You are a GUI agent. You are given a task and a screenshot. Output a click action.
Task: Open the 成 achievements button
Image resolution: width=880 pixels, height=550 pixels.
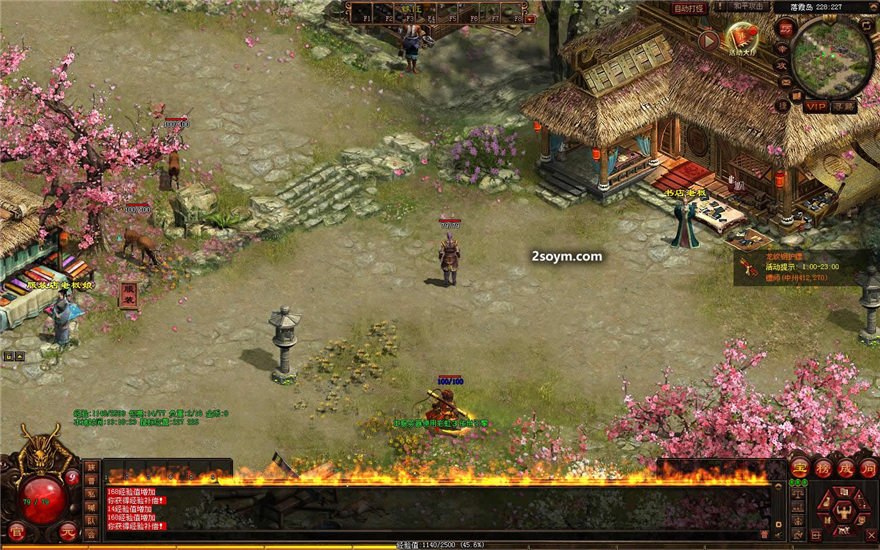tap(845, 467)
